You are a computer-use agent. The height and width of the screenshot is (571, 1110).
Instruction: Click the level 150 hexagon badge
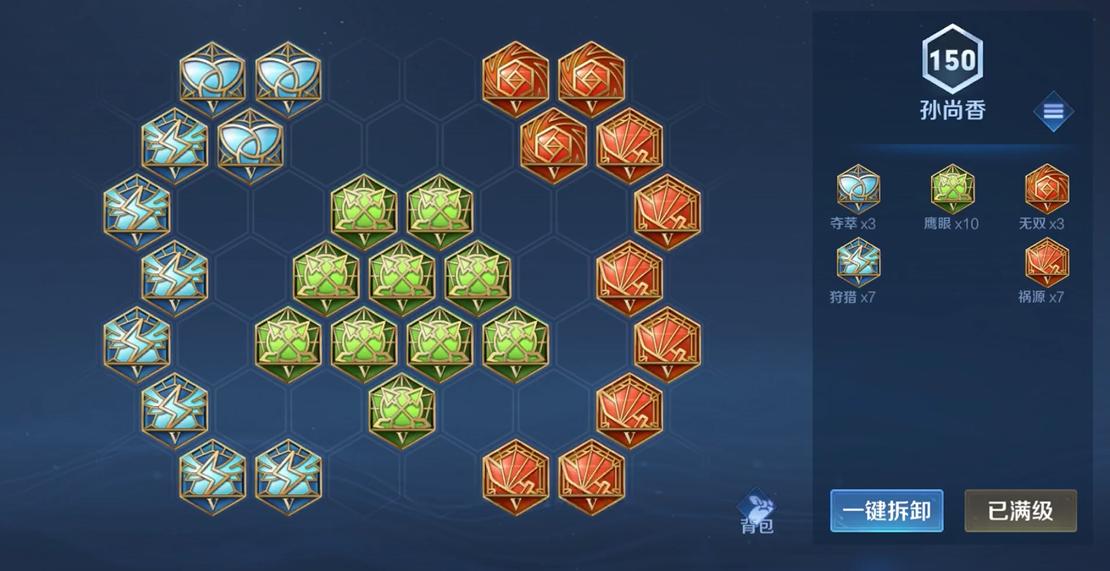point(952,59)
